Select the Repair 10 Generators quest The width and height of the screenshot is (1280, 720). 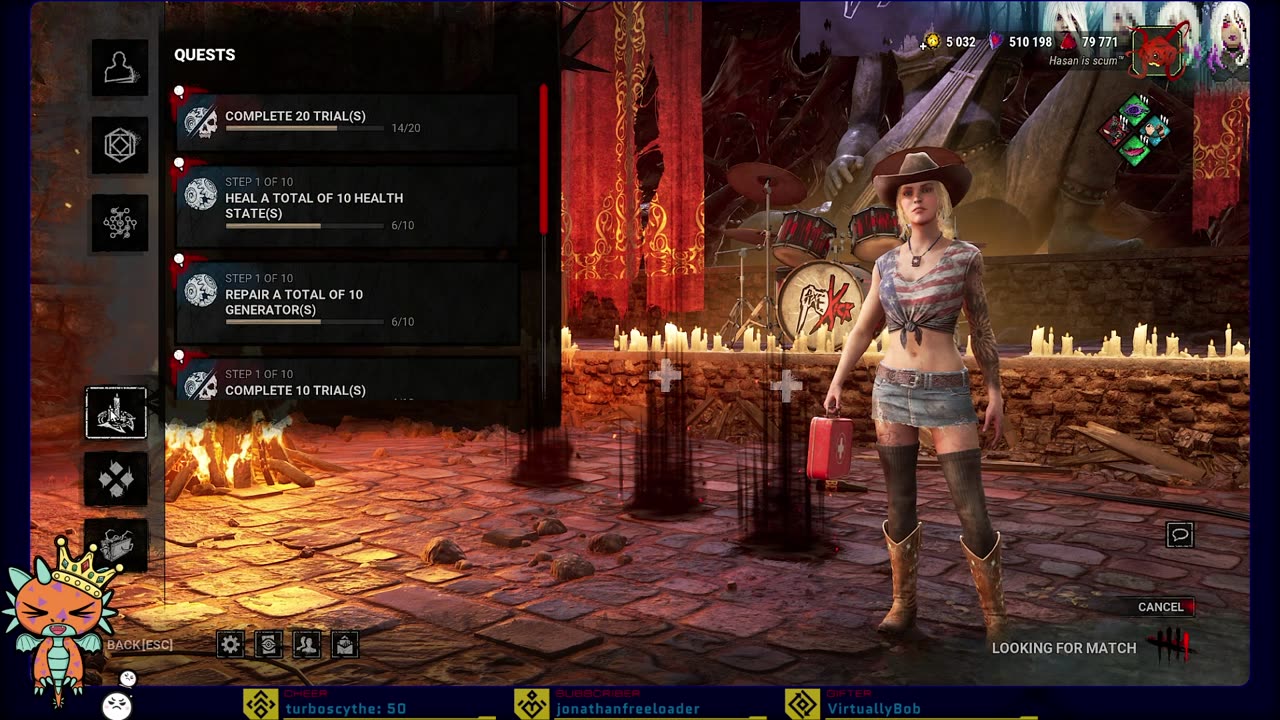pyautogui.click(x=347, y=302)
